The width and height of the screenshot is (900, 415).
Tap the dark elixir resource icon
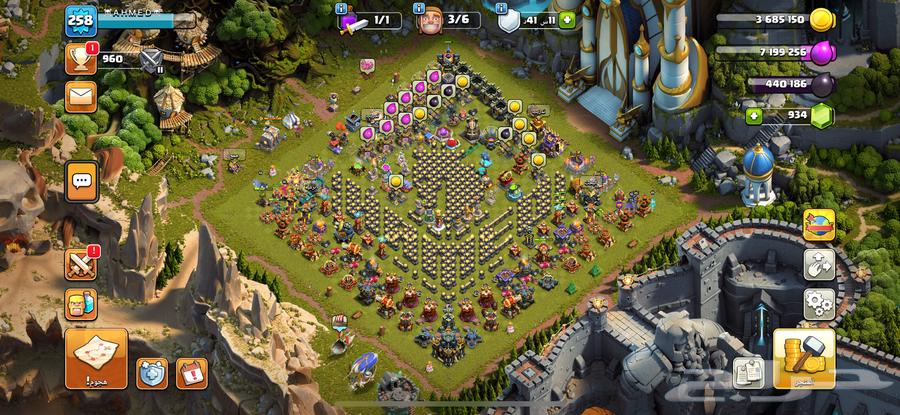822,85
